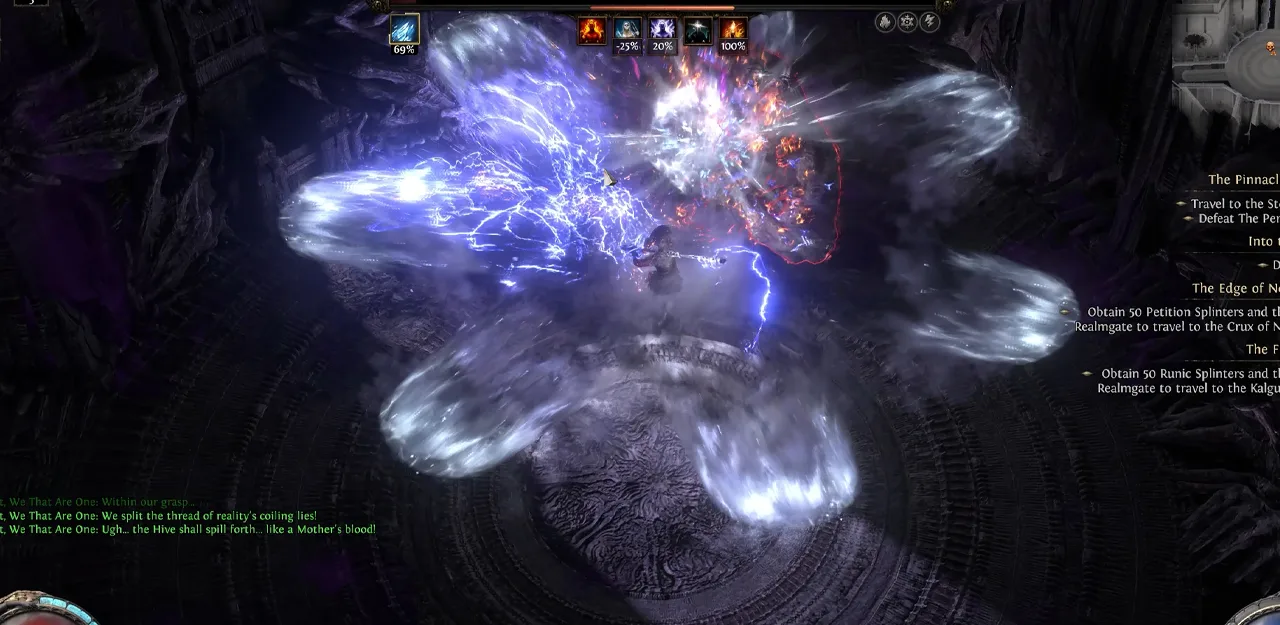Image resolution: width=1280 pixels, height=625 pixels.
Task: Click the round flame indicator icon
Action: (x=885, y=22)
